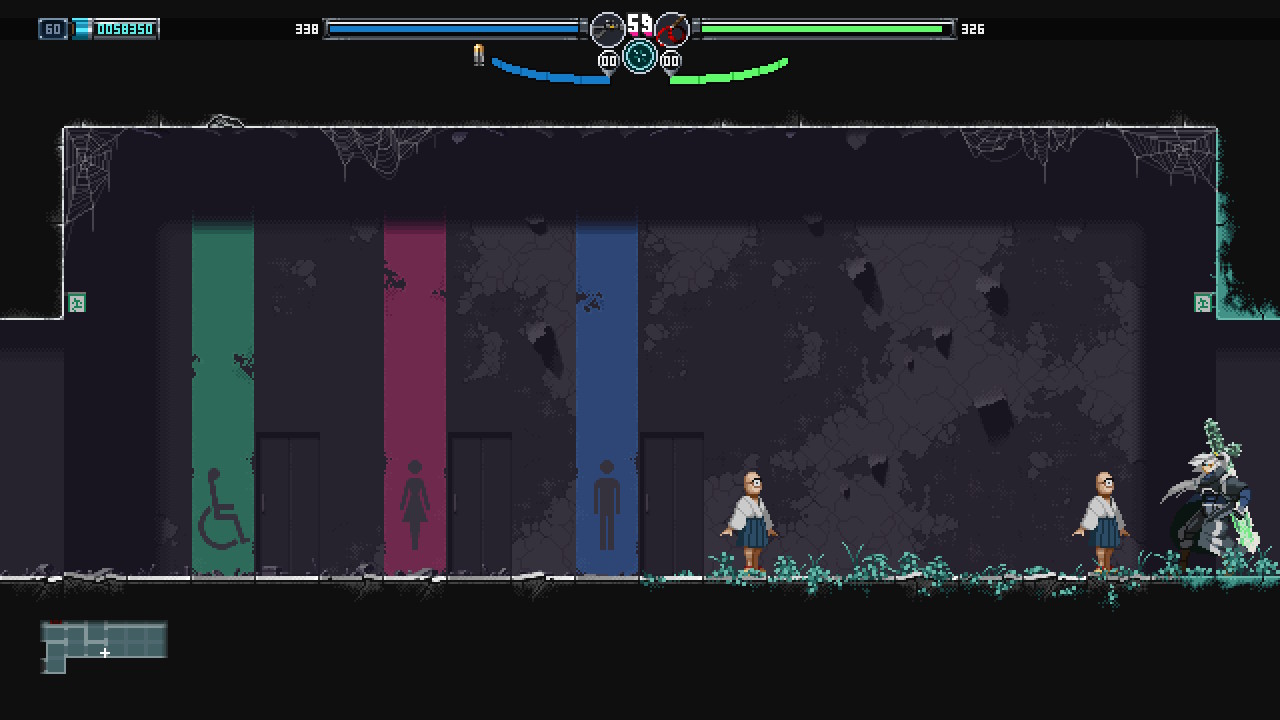Activate the teal circular core icon
Viewport: 1280px width, 720px height.
click(640, 56)
